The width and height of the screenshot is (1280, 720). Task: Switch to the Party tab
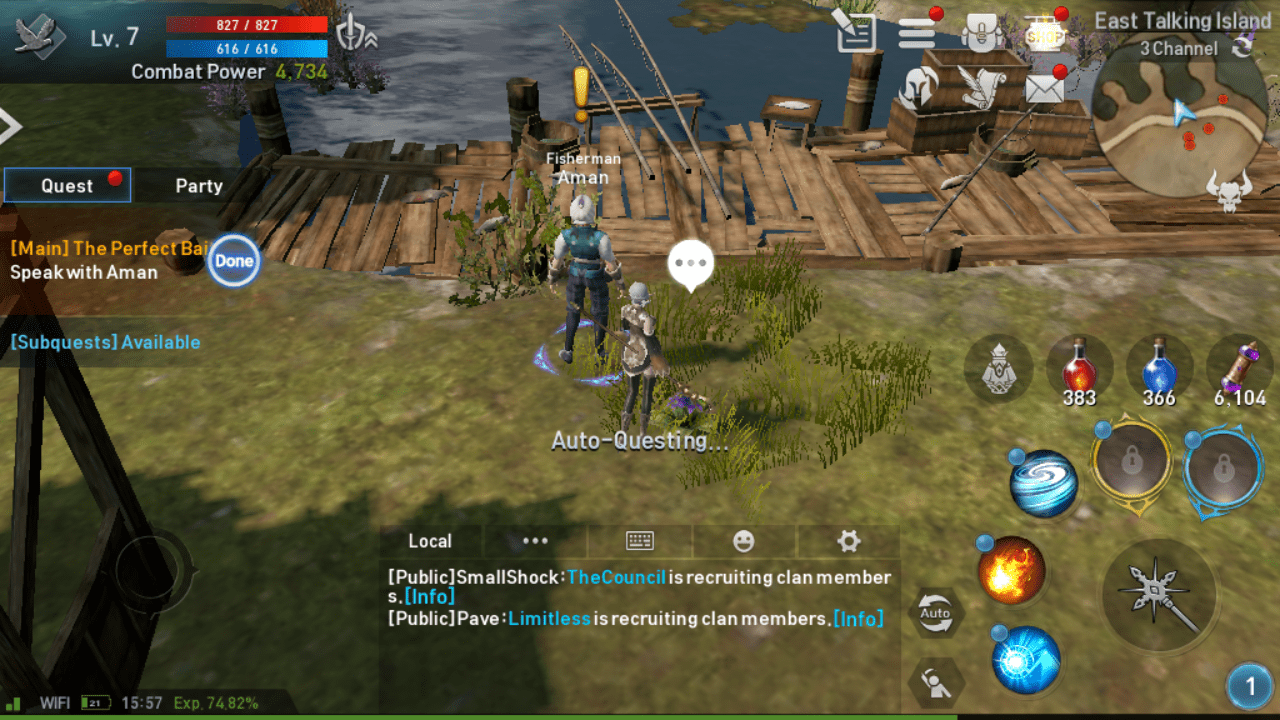[199, 186]
